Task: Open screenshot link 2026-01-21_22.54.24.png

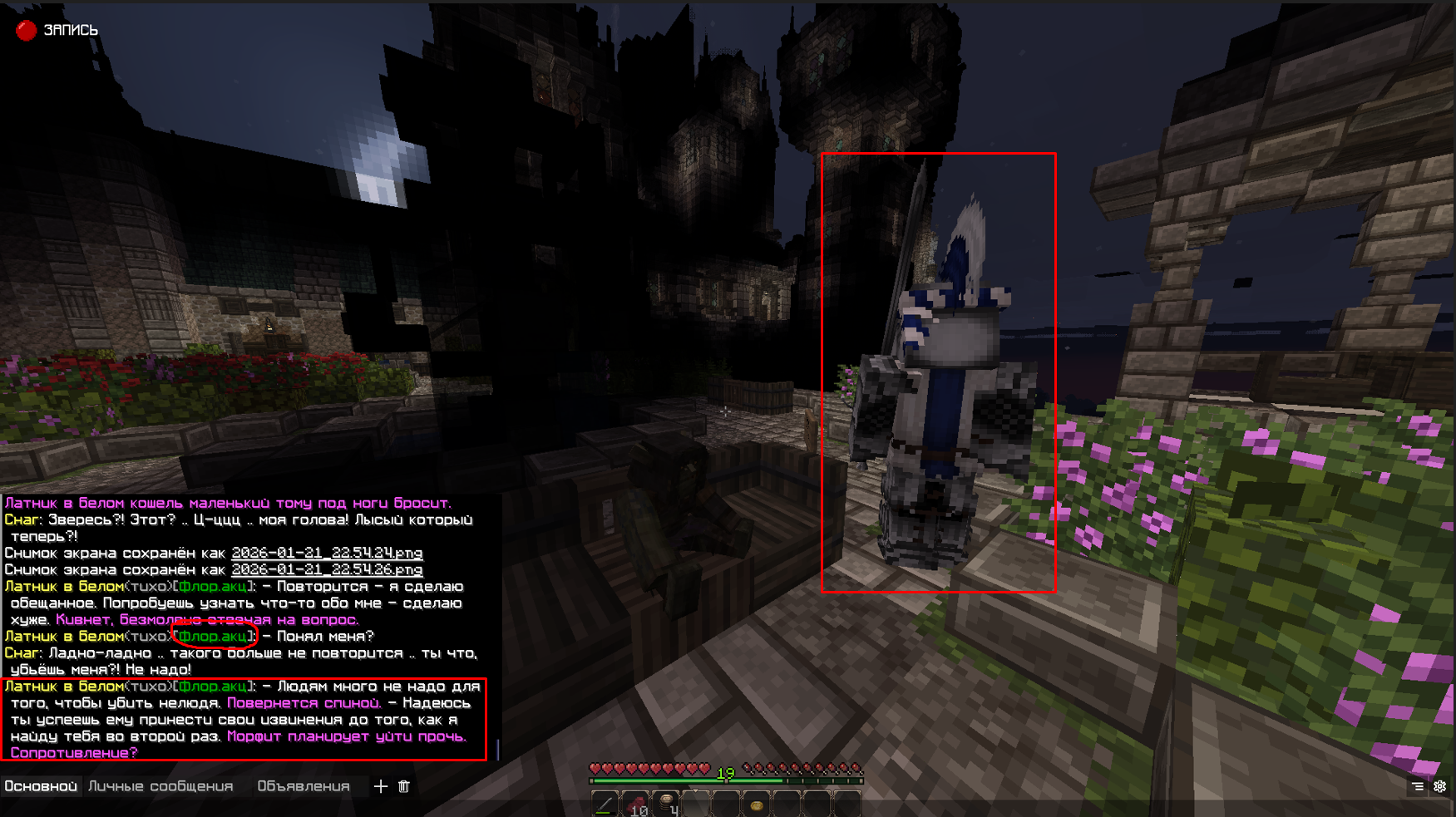Action: (x=326, y=552)
